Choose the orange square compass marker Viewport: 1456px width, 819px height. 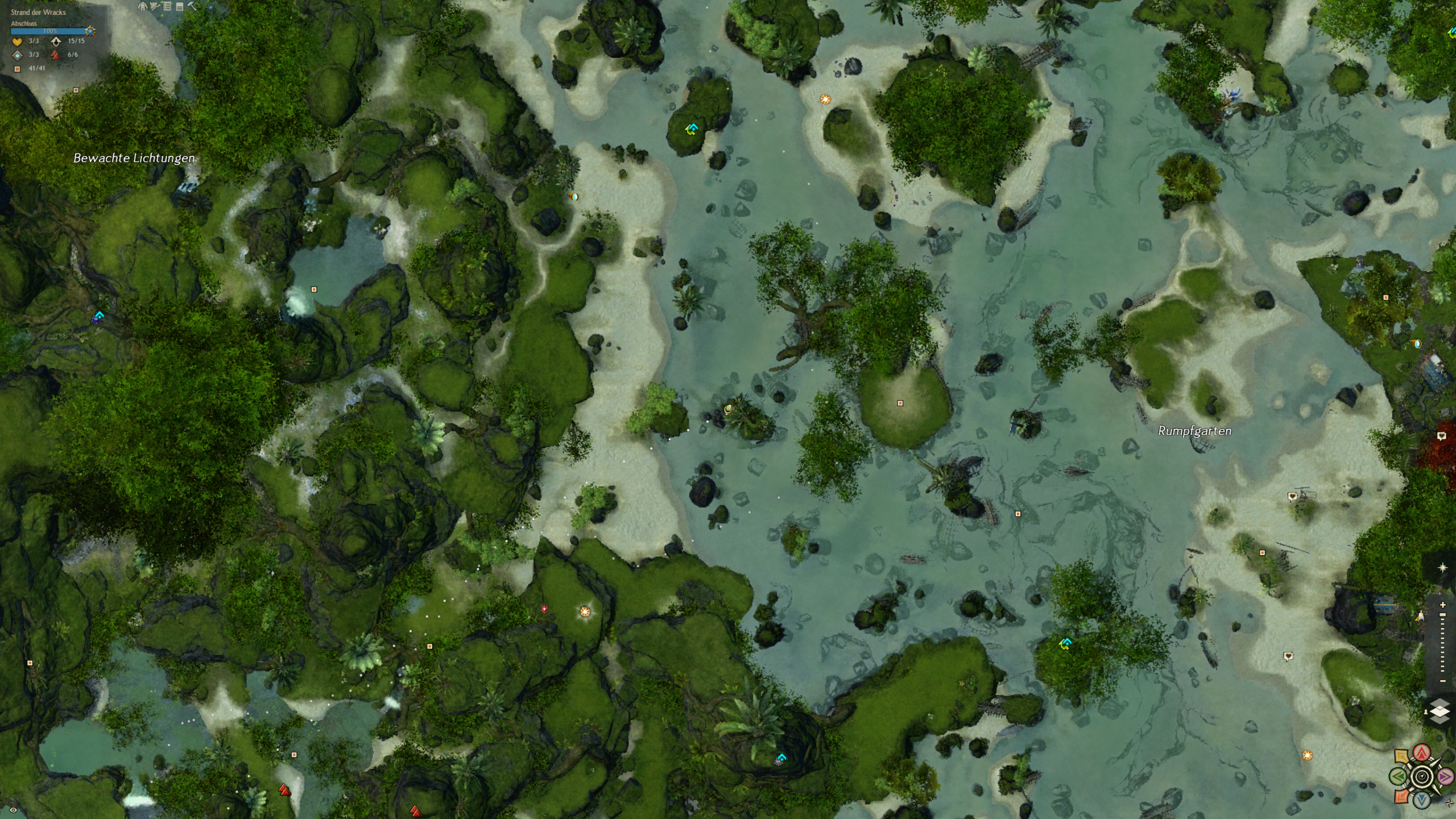pos(1402,796)
